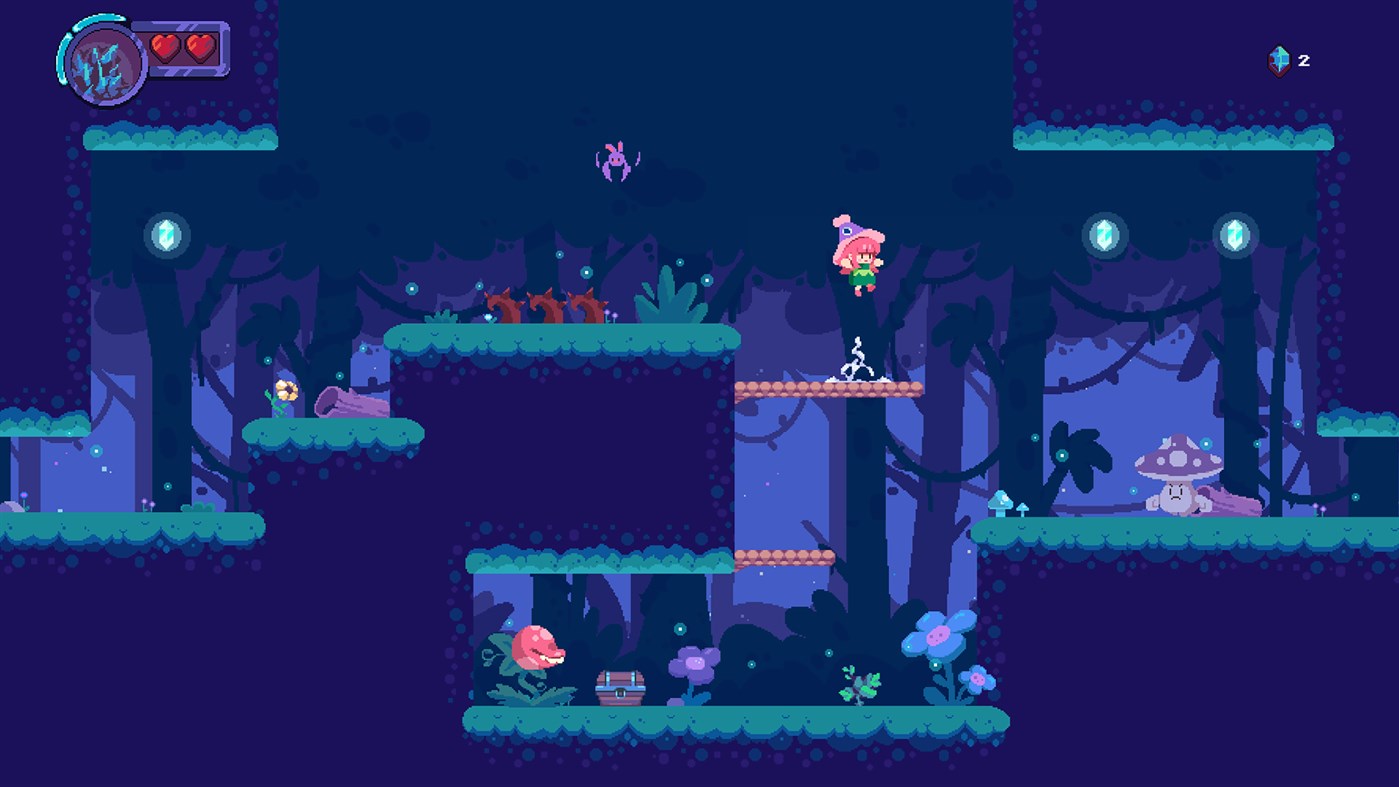Click the flying pink bat enemy at the top
This screenshot has height=787, width=1399.
tap(615, 160)
